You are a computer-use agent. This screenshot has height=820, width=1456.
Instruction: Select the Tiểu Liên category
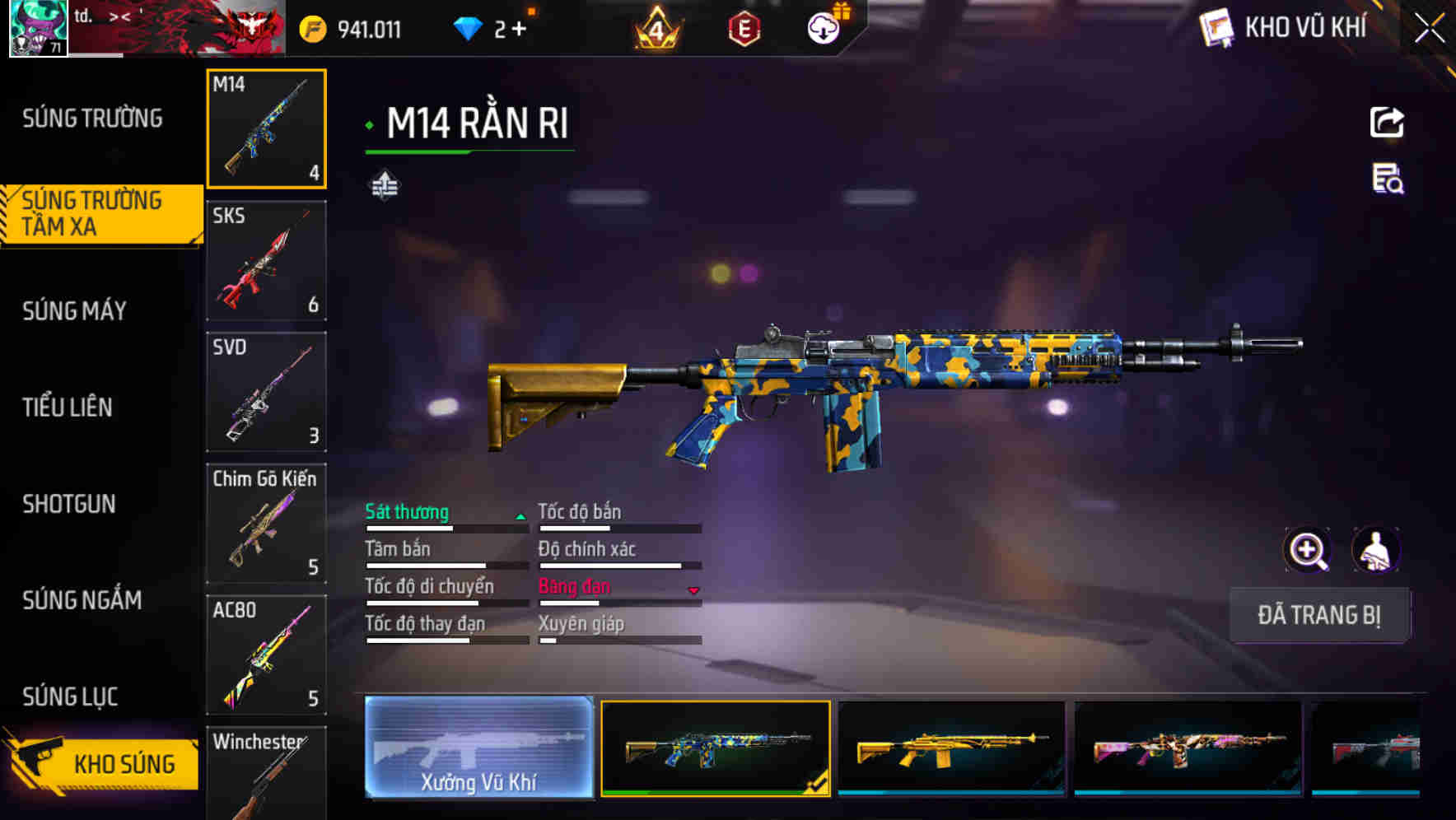coord(68,408)
